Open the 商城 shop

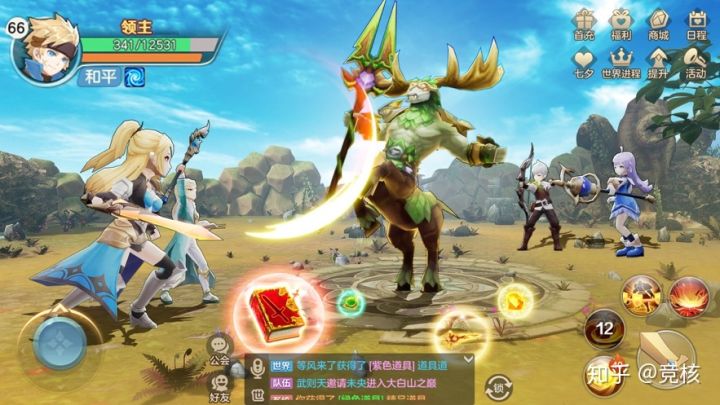coord(658,23)
